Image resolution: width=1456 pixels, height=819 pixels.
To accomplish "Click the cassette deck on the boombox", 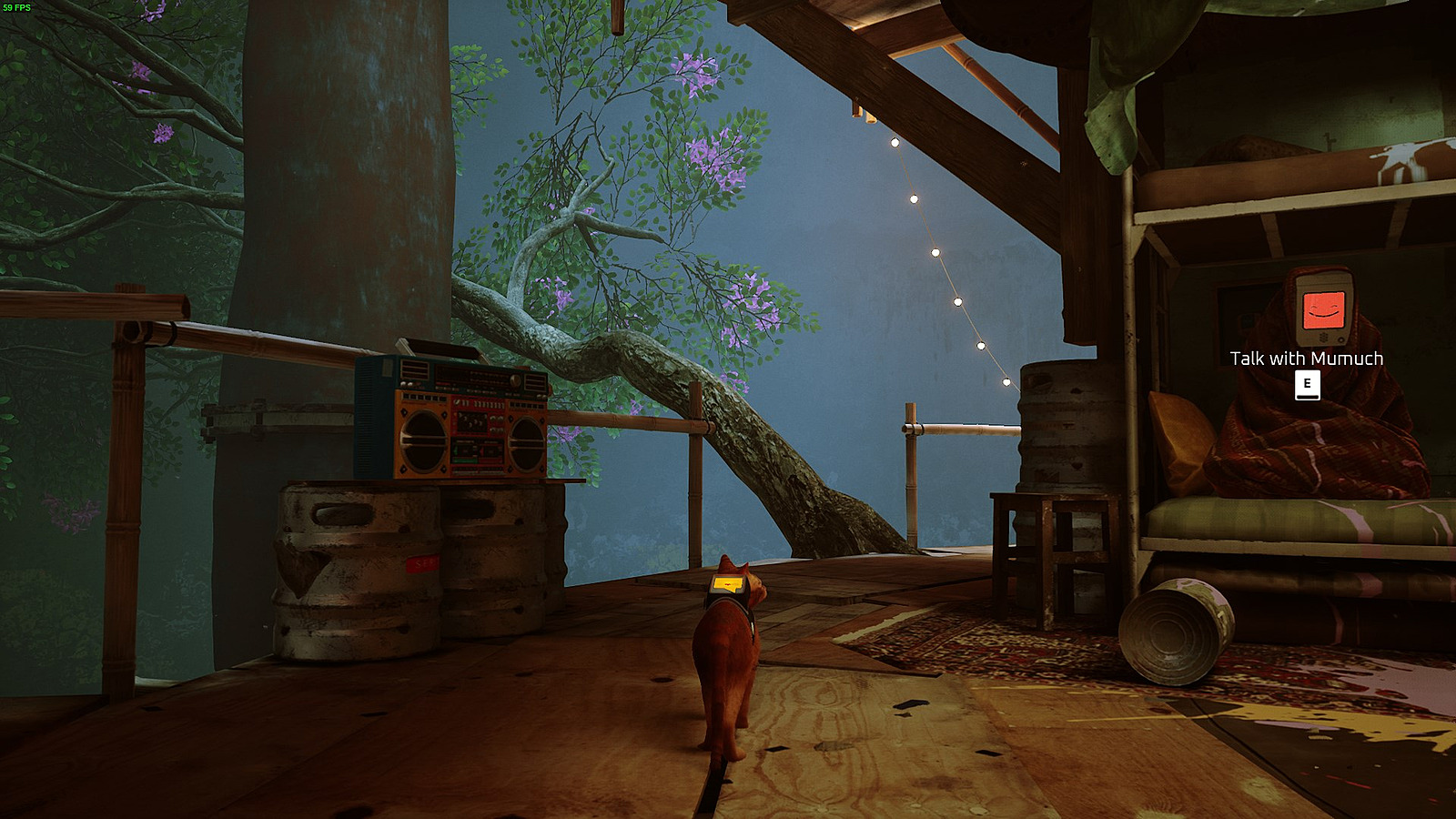I will [478, 450].
